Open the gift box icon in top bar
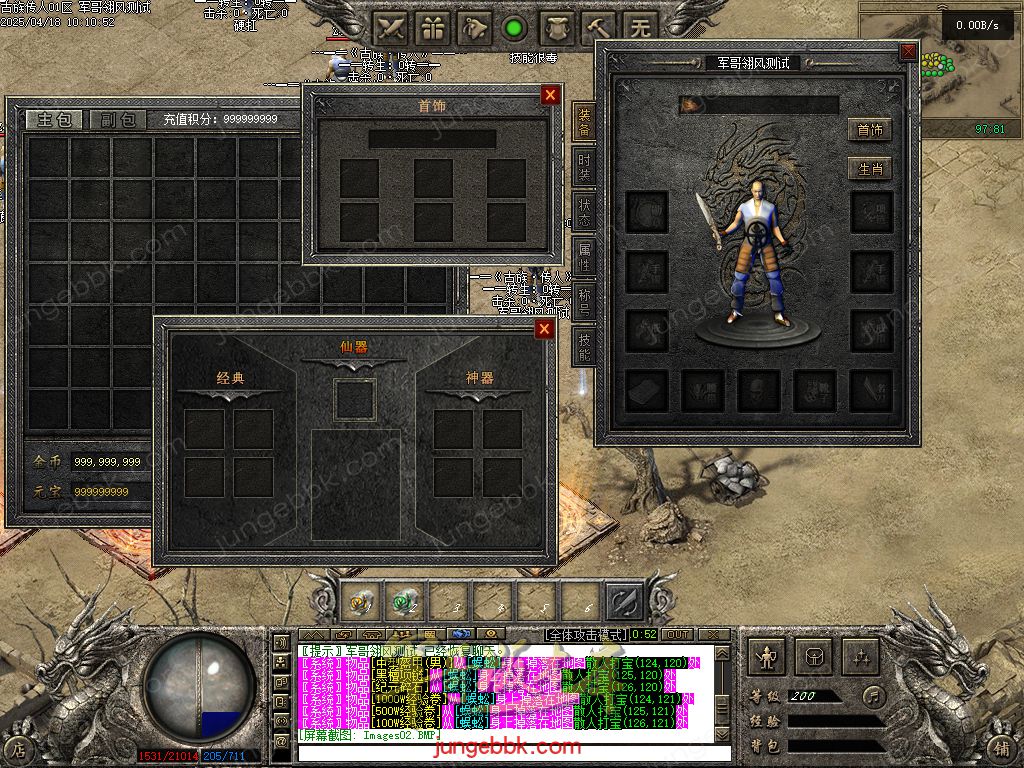The width and height of the screenshot is (1024, 768). [433, 27]
